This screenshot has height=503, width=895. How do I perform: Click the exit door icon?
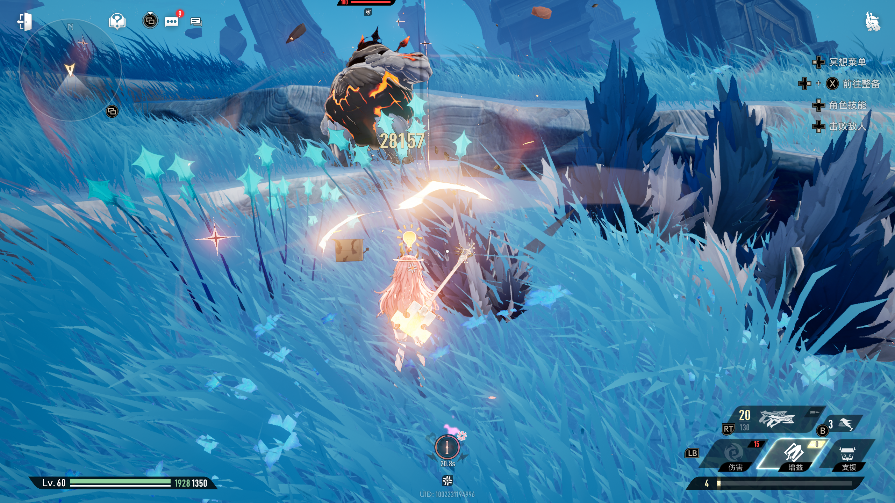point(24,21)
